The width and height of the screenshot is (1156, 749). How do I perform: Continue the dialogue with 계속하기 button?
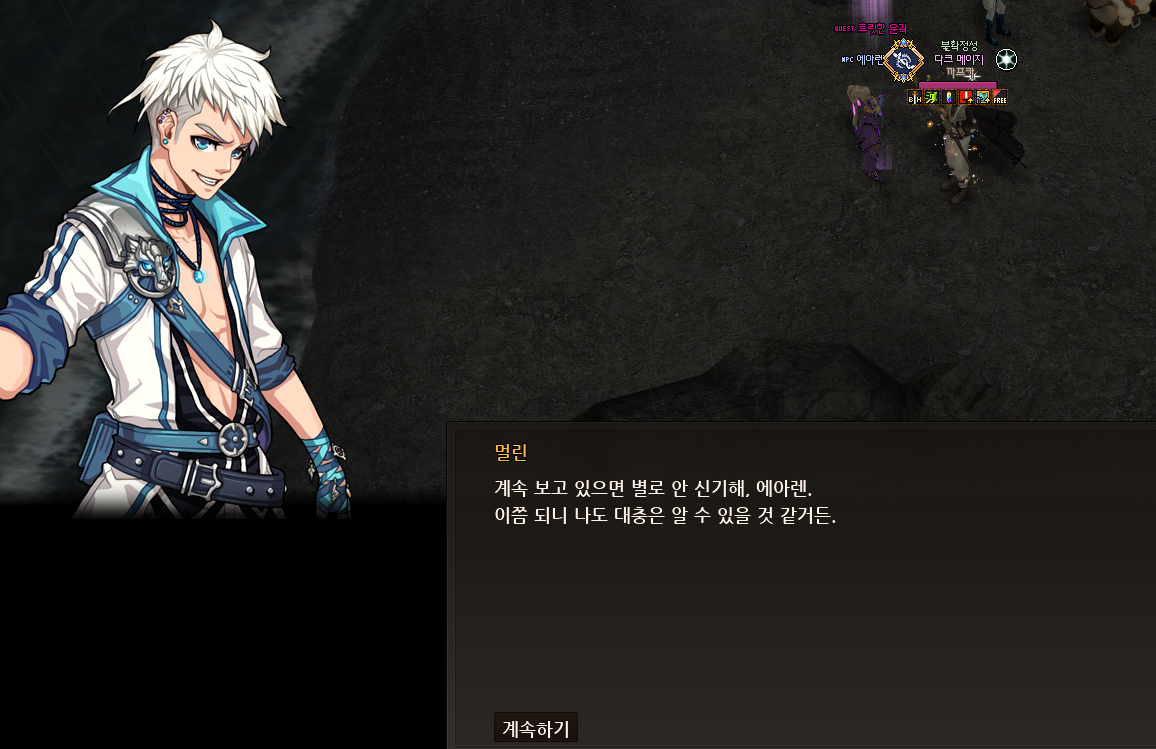[x=535, y=727]
